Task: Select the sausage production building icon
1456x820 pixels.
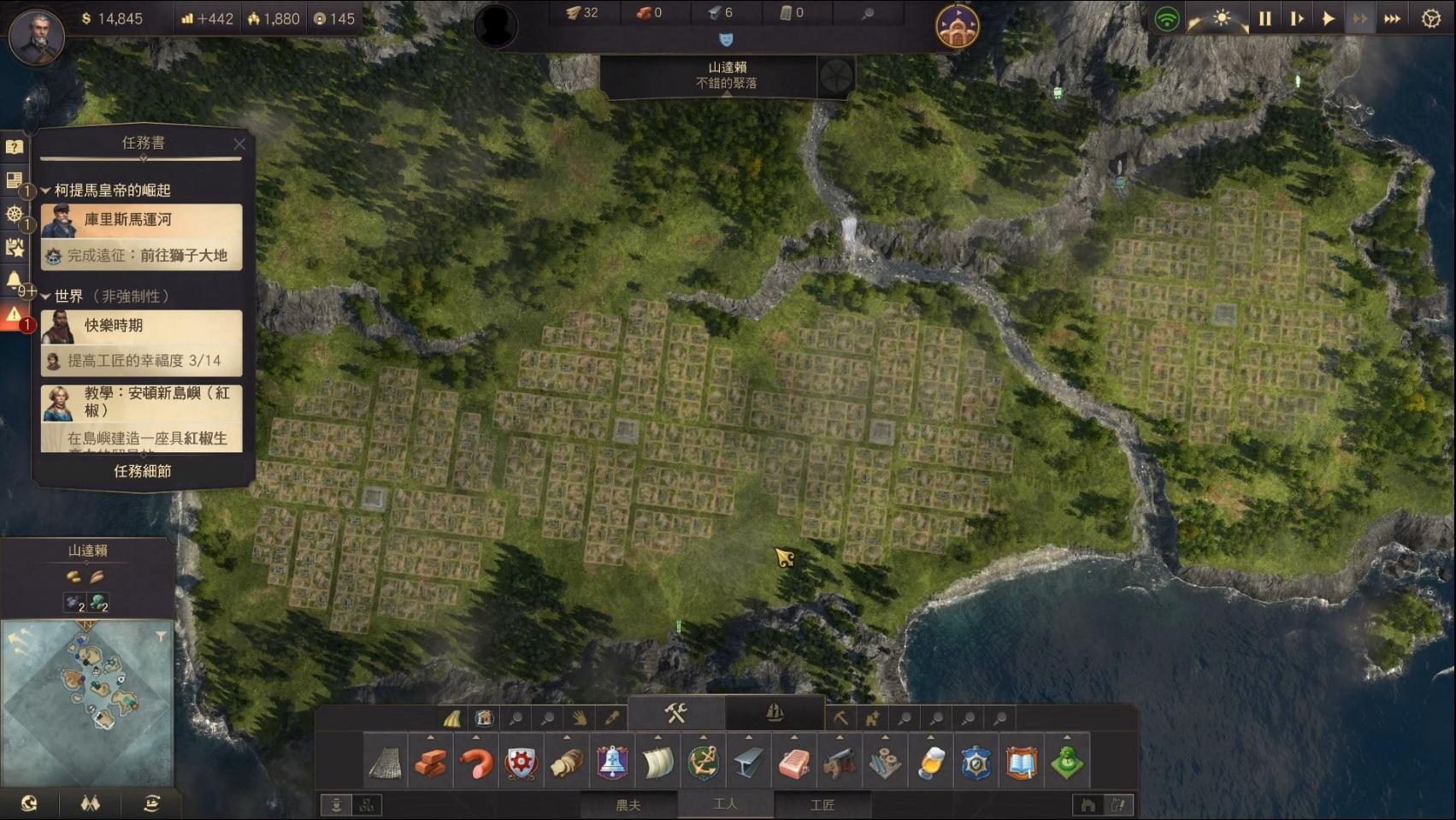Action: click(477, 762)
